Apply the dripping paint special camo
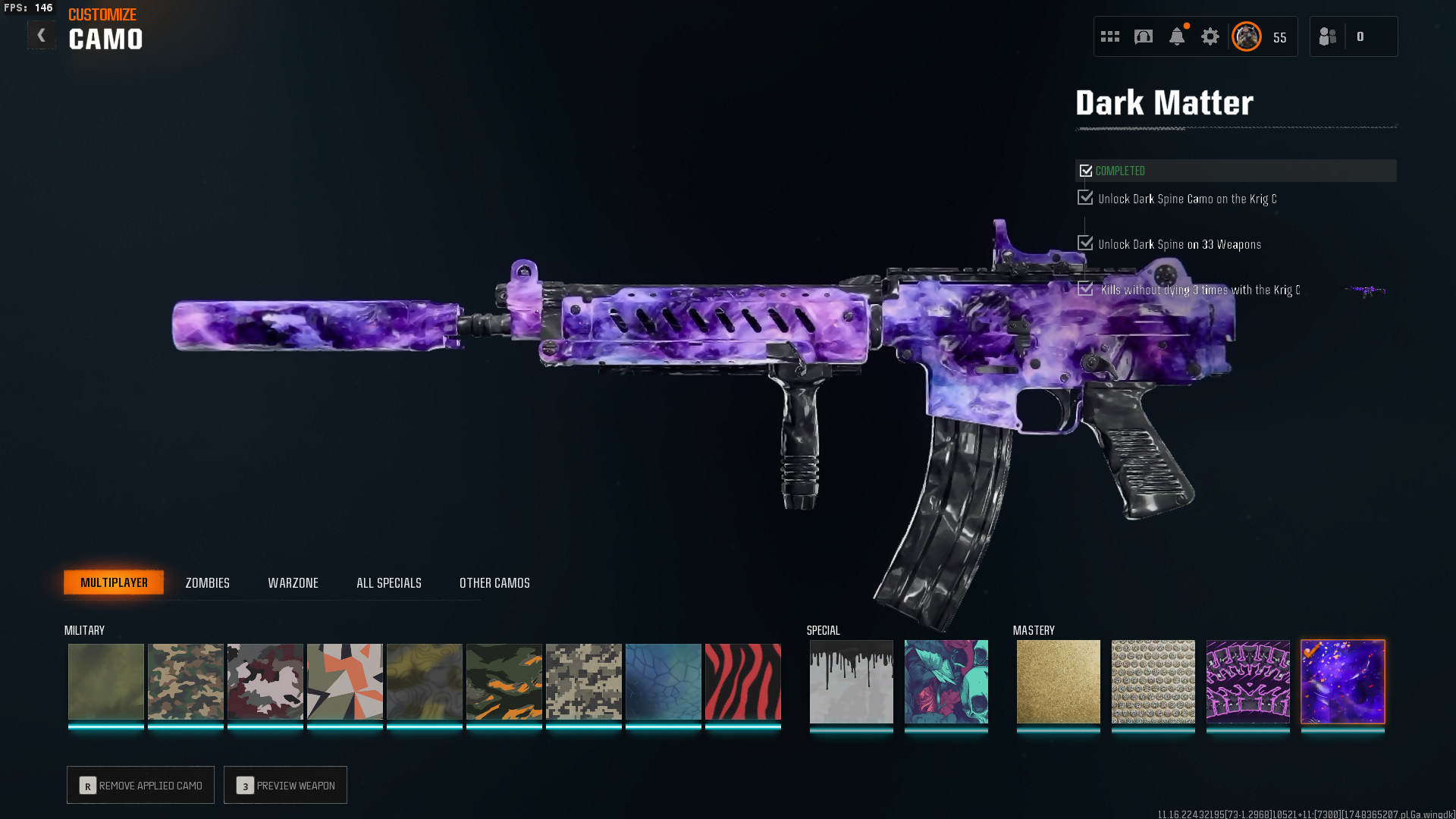The height and width of the screenshot is (819, 1456). click(x=851, y=681)
